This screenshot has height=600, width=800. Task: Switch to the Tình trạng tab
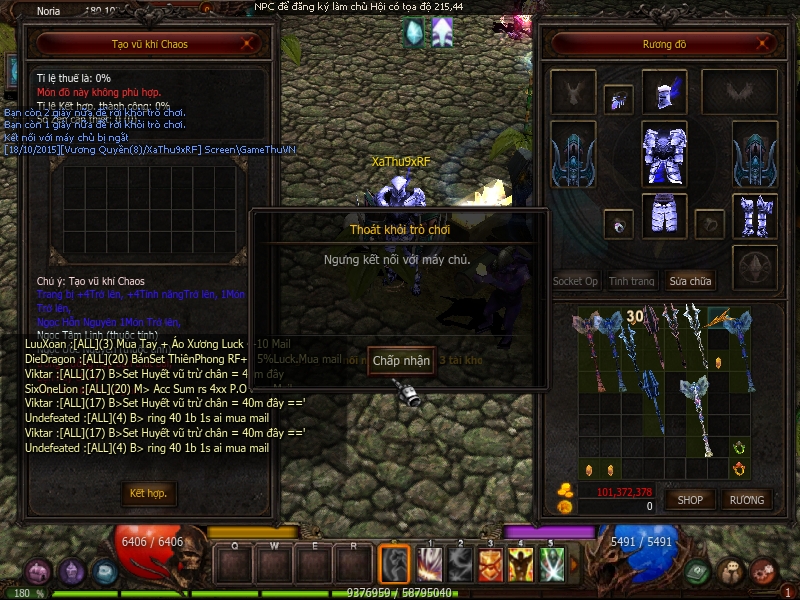pyautogui.click(x=631, y=281)
